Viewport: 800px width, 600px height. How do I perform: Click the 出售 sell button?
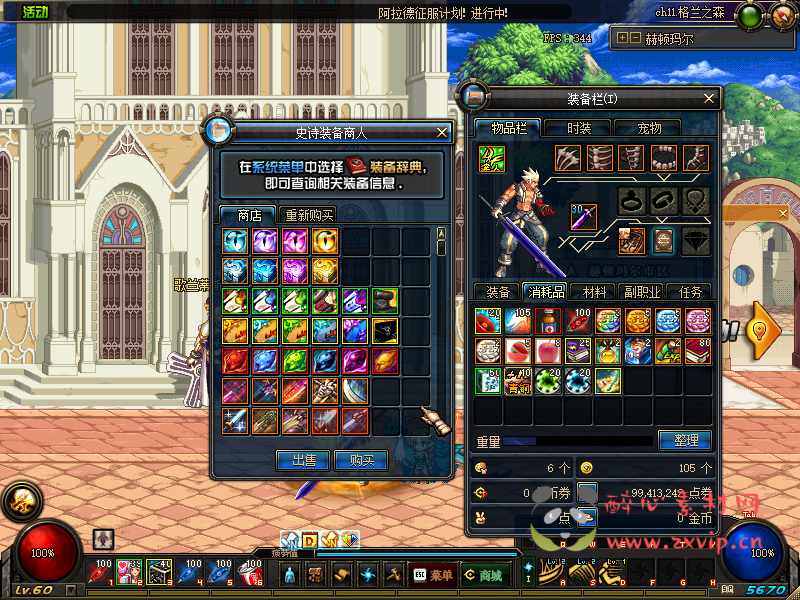click(303, 460)
